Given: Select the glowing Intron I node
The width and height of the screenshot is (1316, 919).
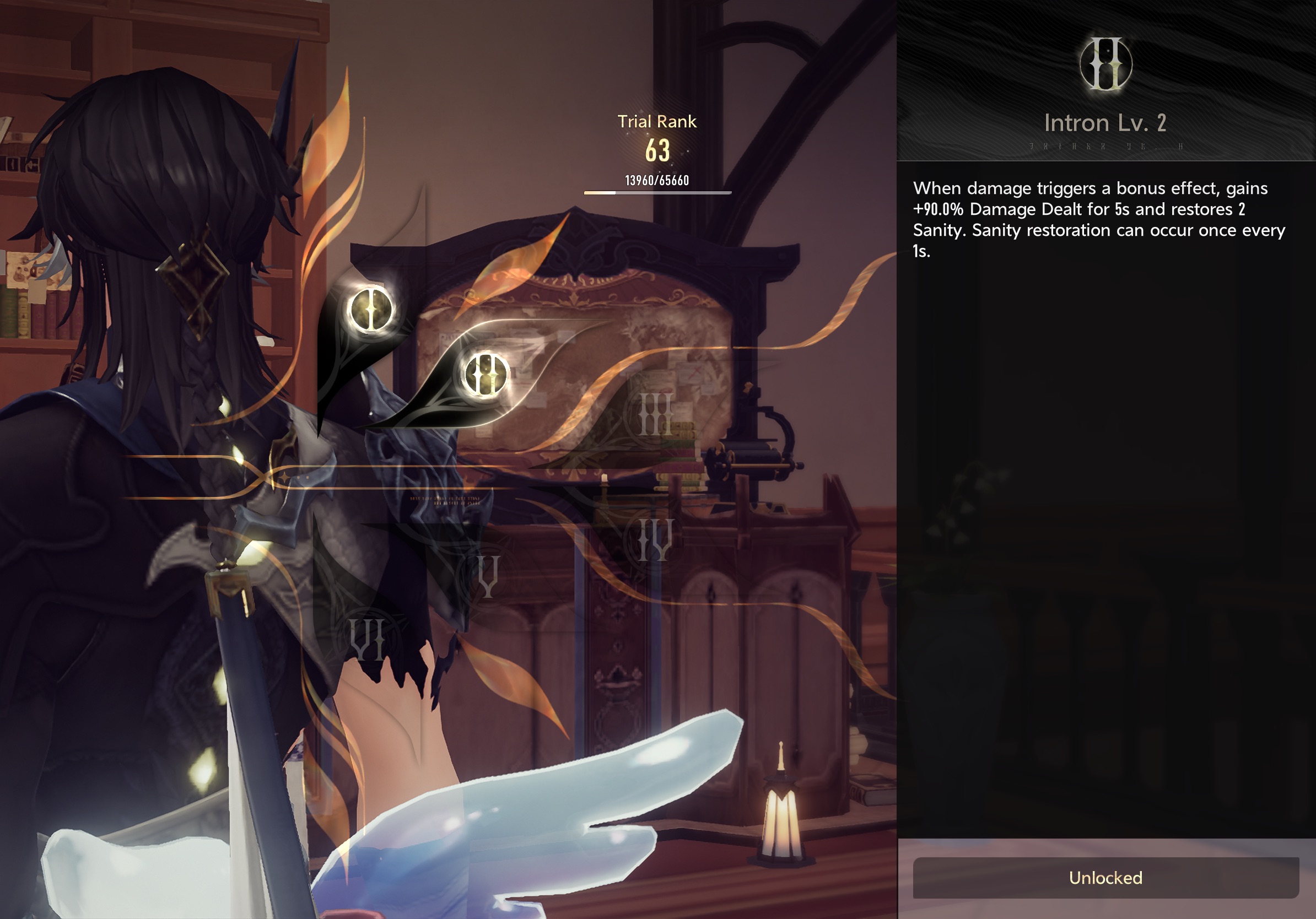Looking at the screenshot, I should [371, 310].
